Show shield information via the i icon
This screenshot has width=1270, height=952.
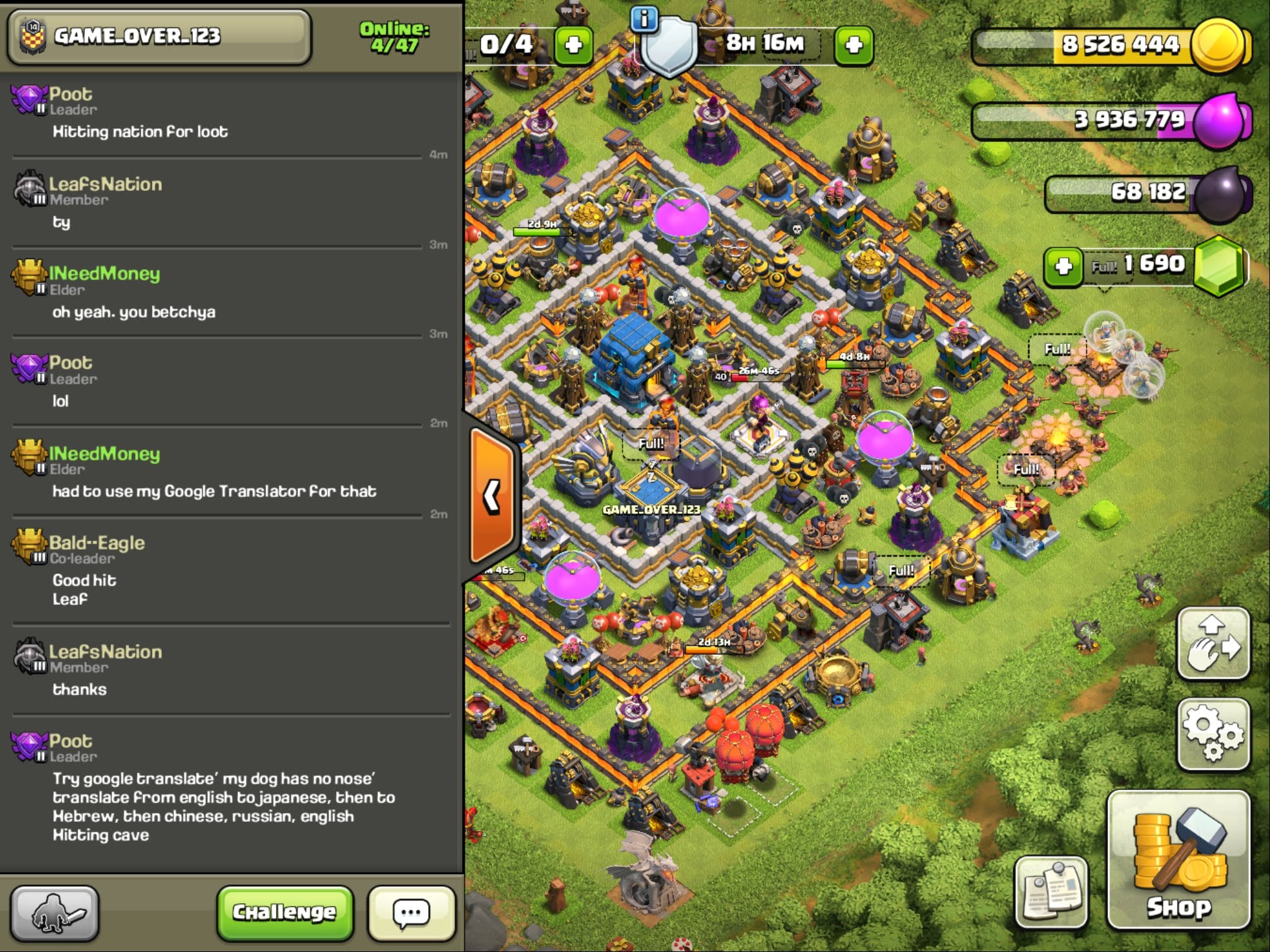(644, 19)
